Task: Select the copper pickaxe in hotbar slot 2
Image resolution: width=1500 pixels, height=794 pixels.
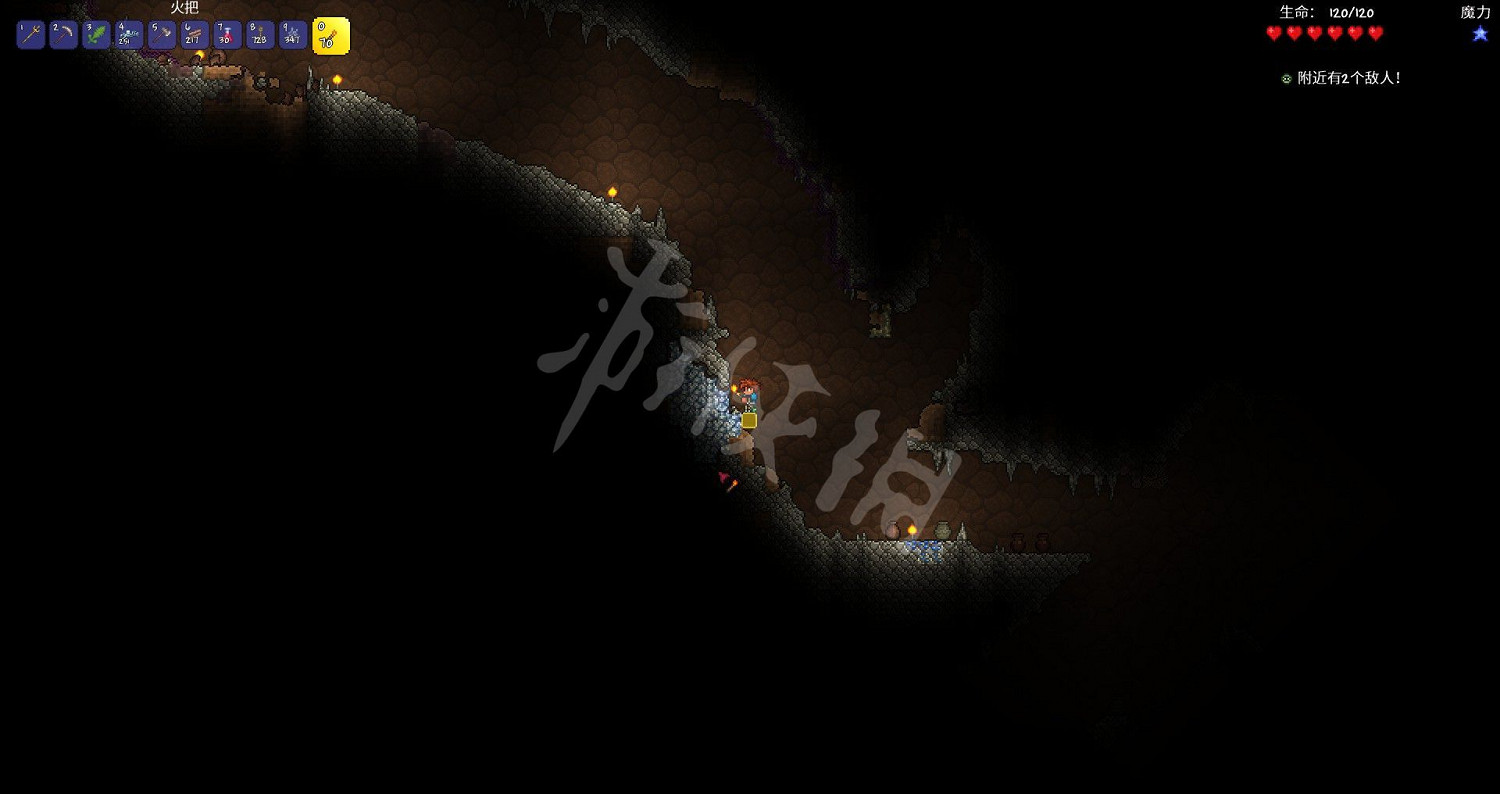Action: point(62,34)
